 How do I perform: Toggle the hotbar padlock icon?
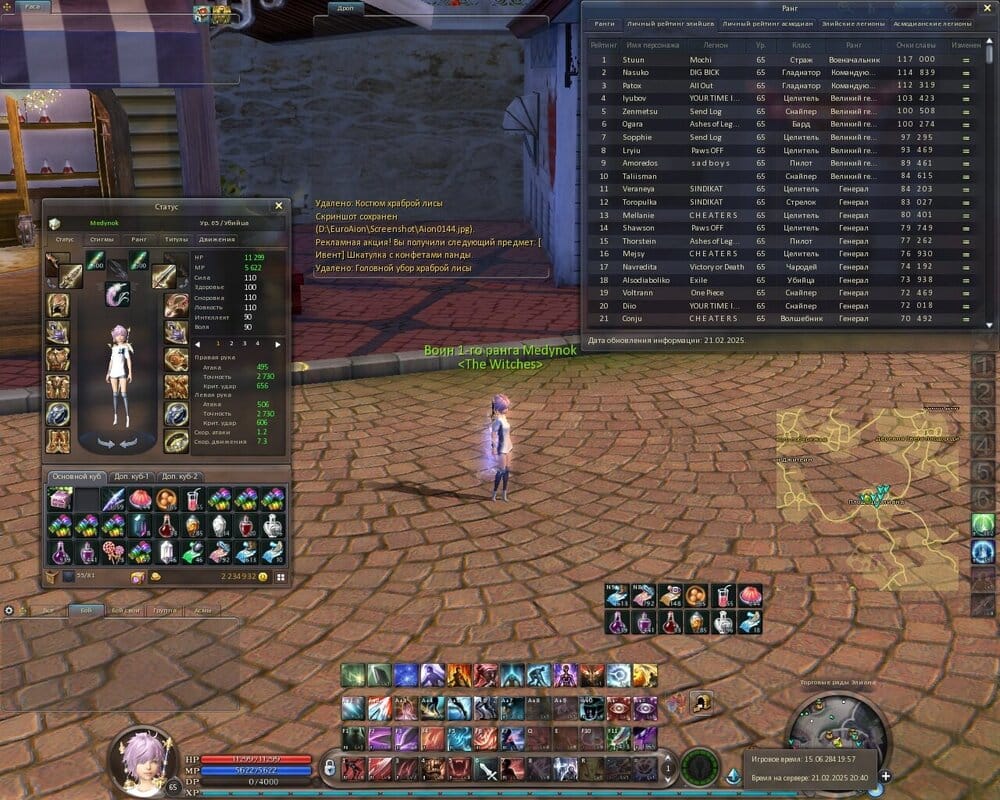(329, 767)
